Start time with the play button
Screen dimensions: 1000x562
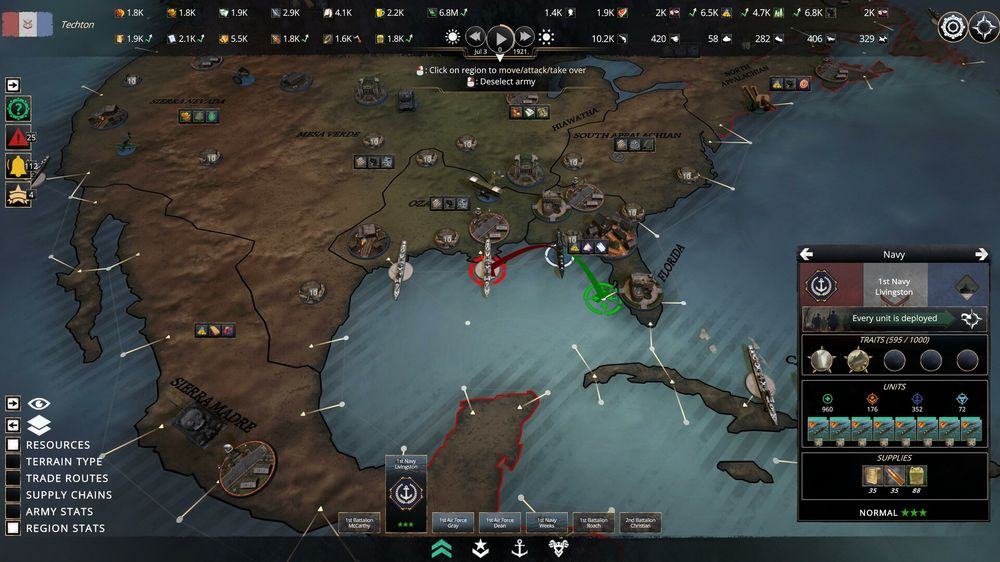pos(501,38)
